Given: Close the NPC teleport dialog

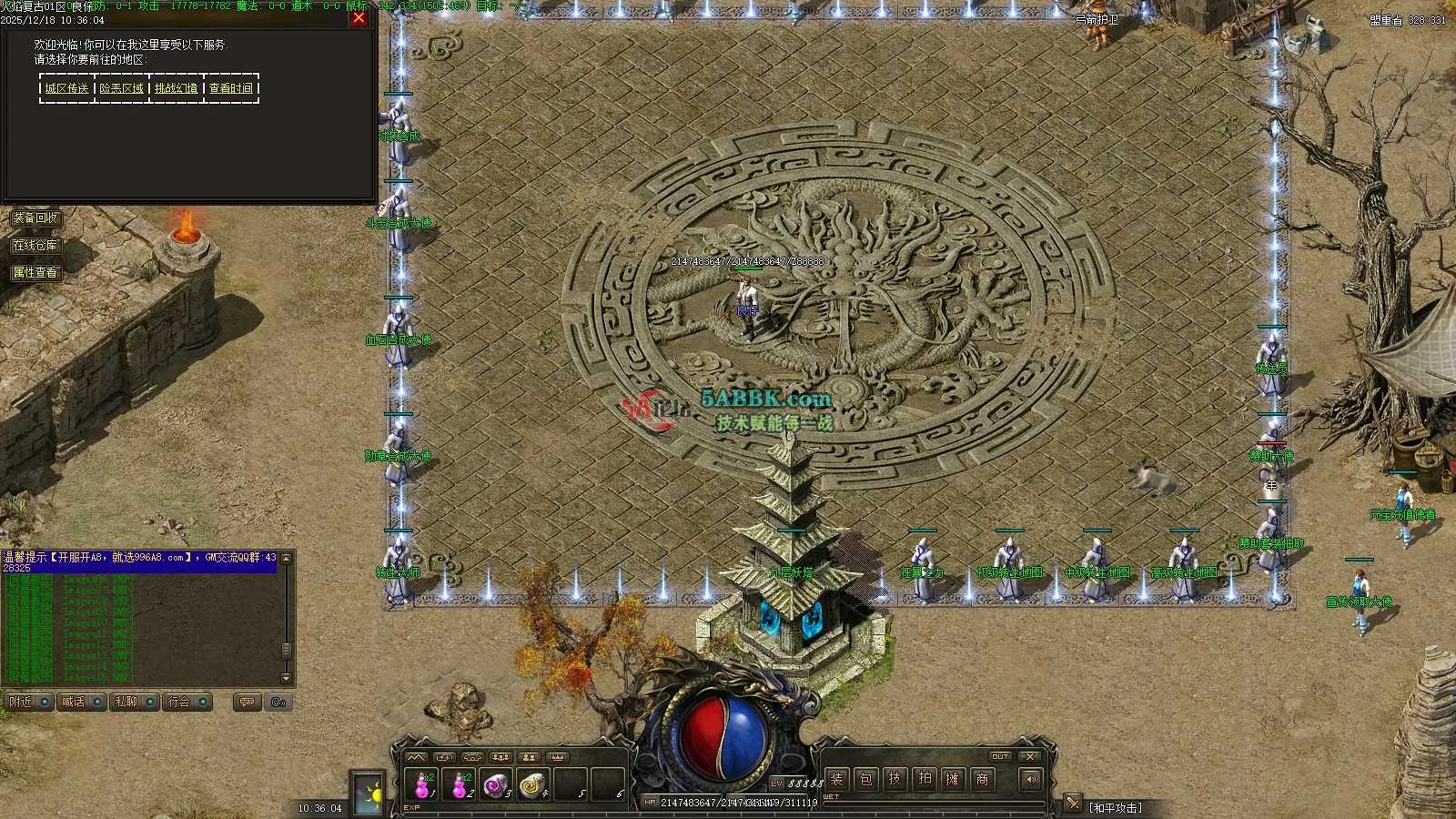Looking at the screenshot, I should click(x=359, y=17).
